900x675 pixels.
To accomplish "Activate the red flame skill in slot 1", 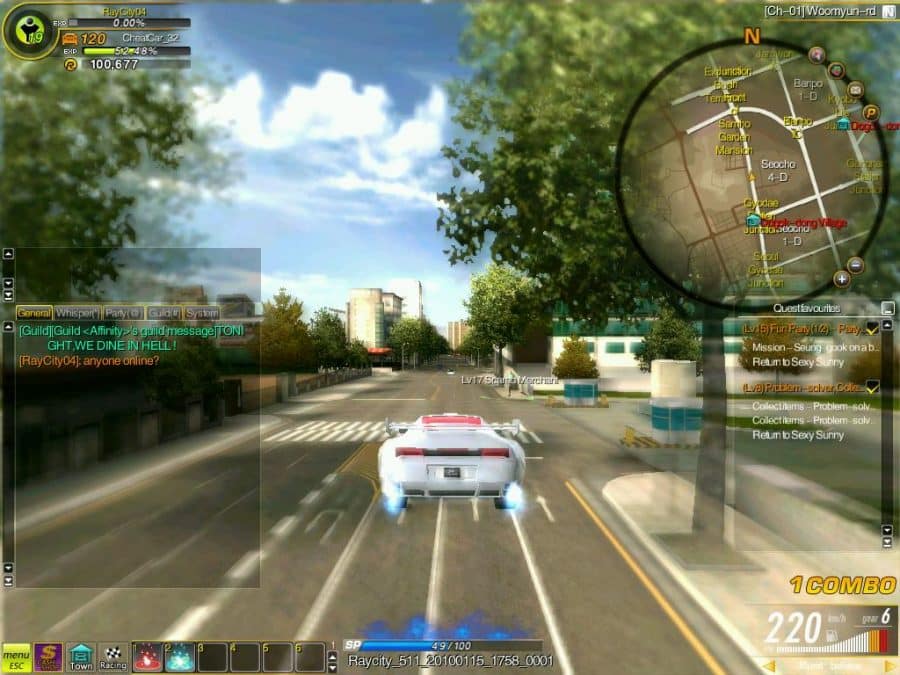I will click(147, 657).
